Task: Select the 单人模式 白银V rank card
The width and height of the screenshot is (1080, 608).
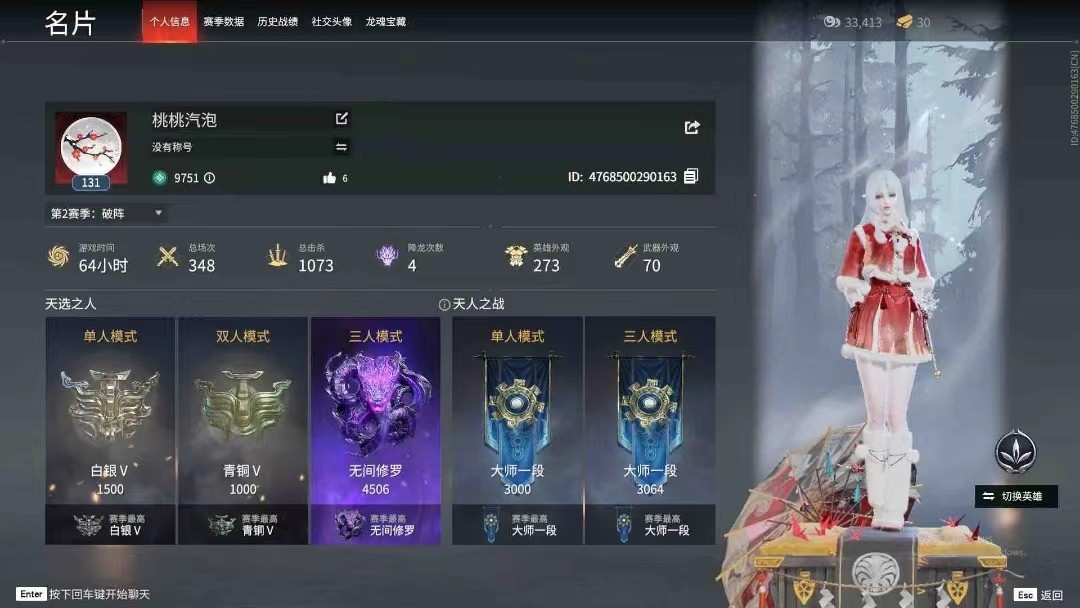Action: 110,430
